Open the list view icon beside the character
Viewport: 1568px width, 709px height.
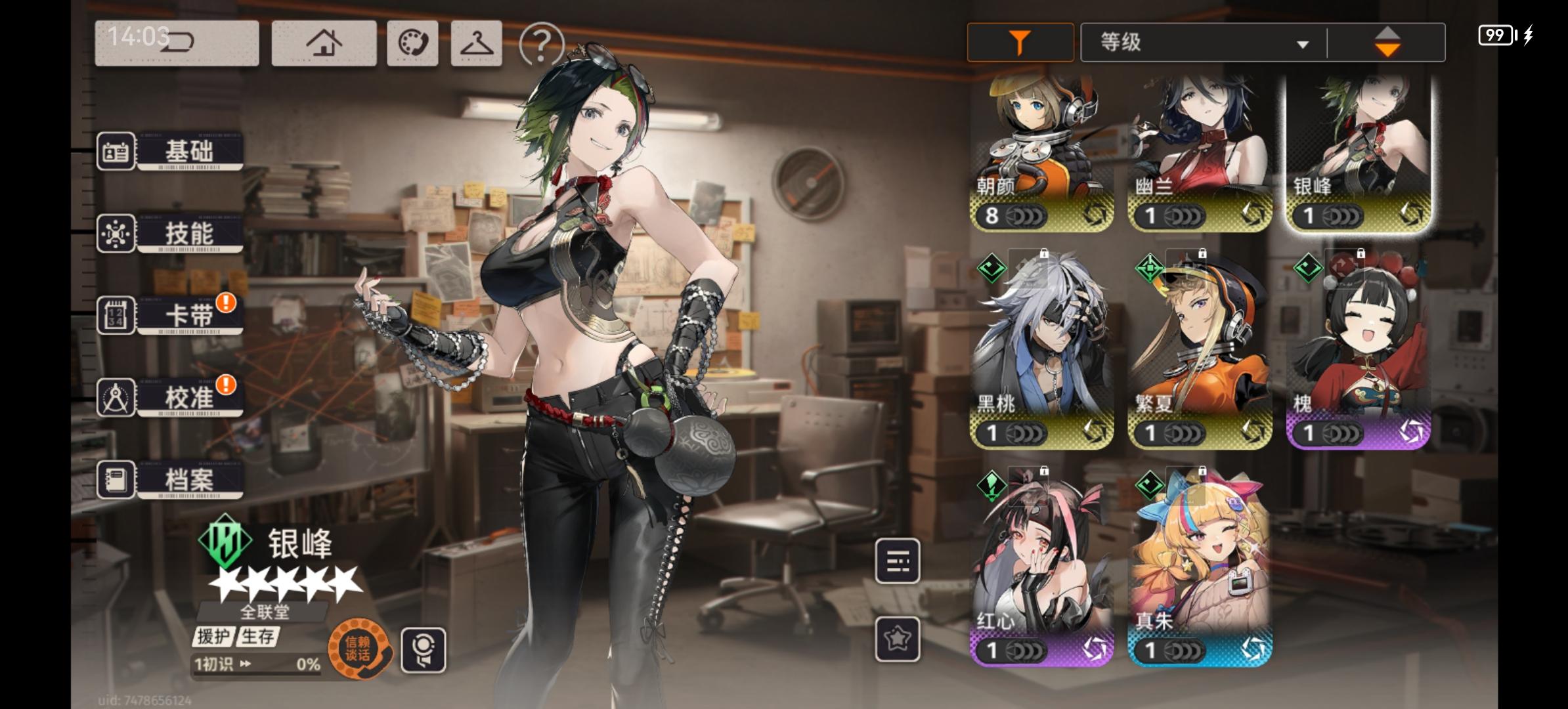898,561
